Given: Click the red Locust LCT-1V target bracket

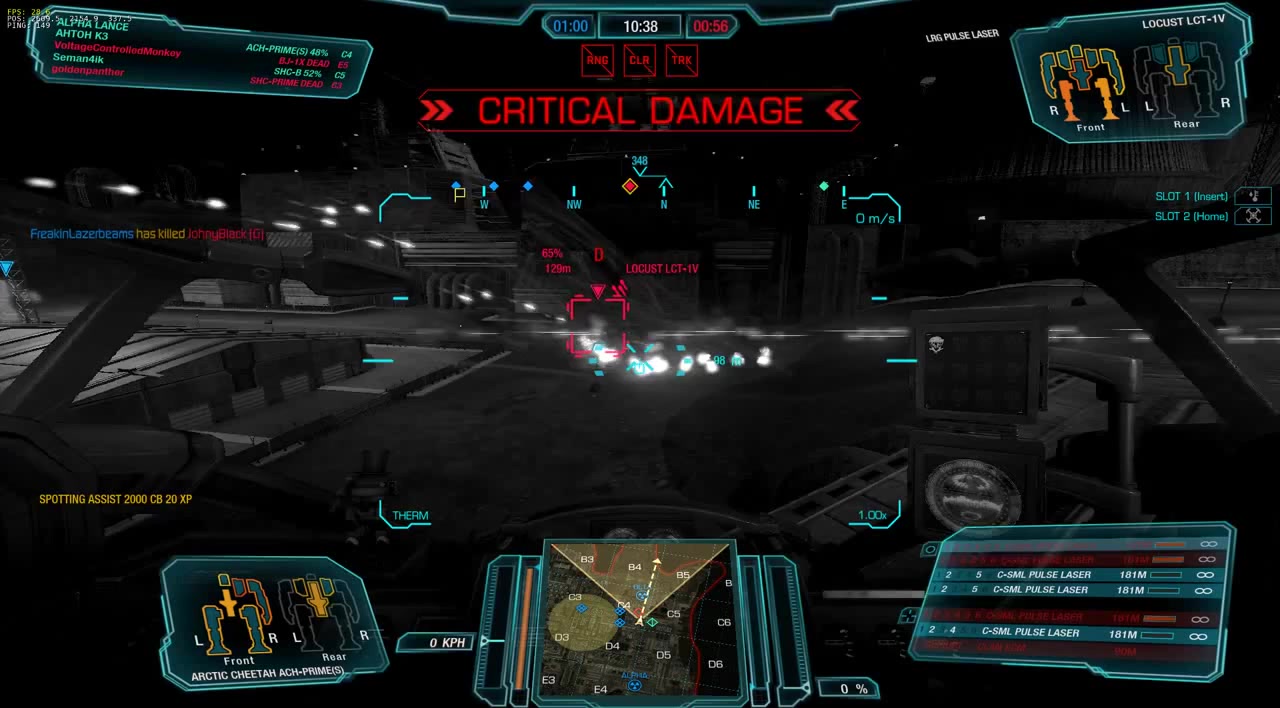Looking at the screenshot, I should click(597, 325).
